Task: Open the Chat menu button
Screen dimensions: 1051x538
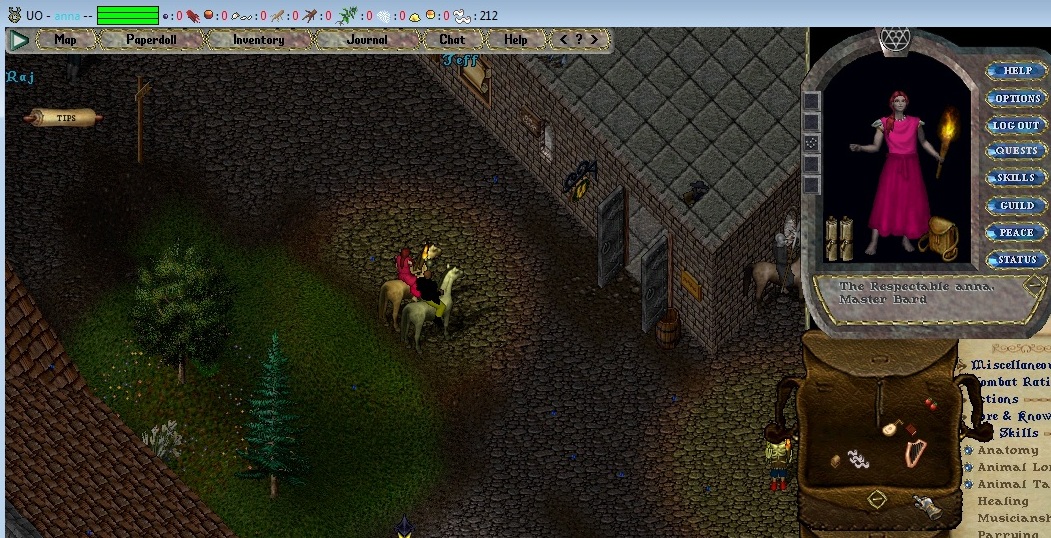Action: 452,40
